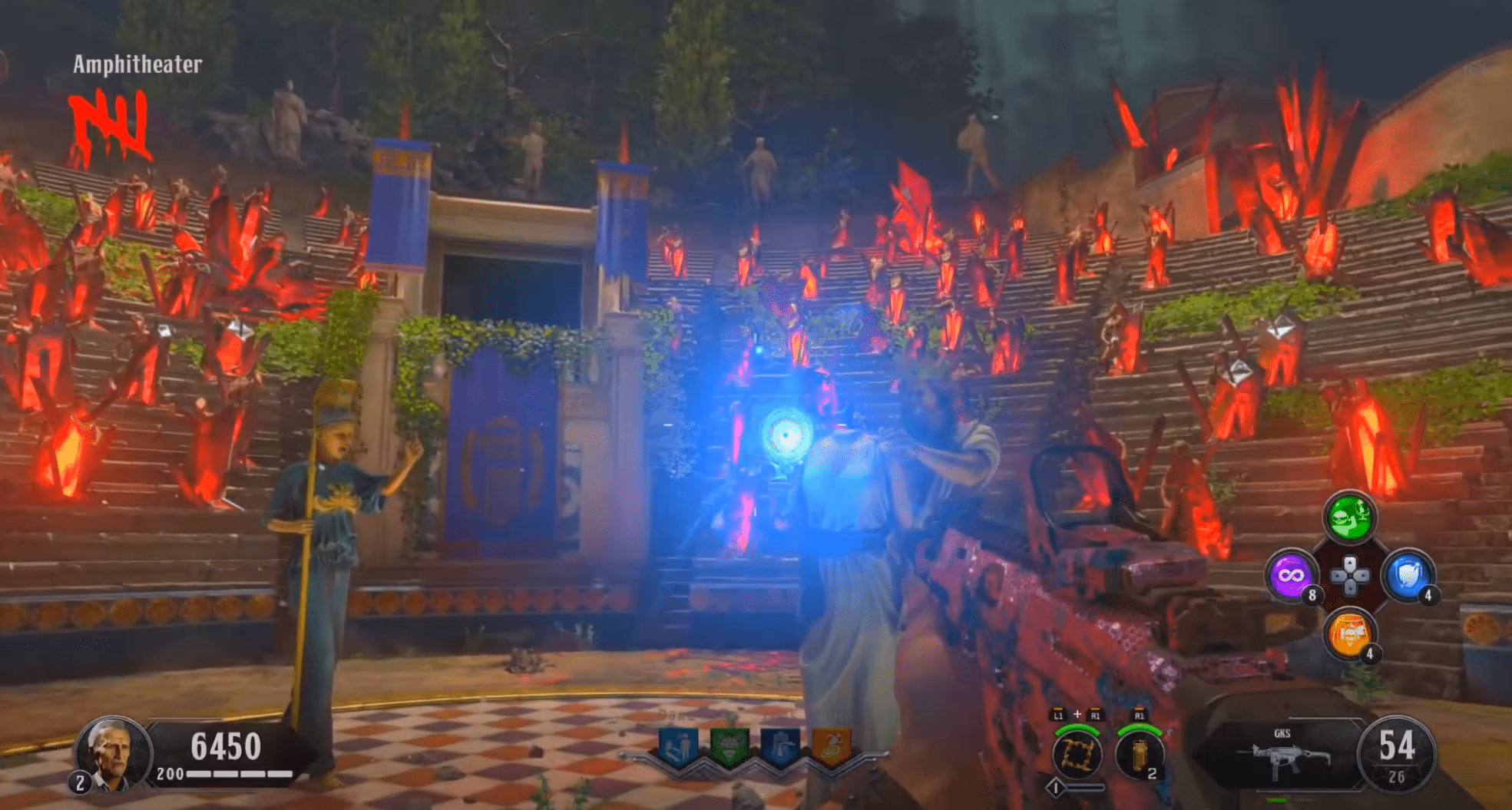Use the blue shield elixir
This screenshot has height=810, width=1512.
click(1408, 575)
